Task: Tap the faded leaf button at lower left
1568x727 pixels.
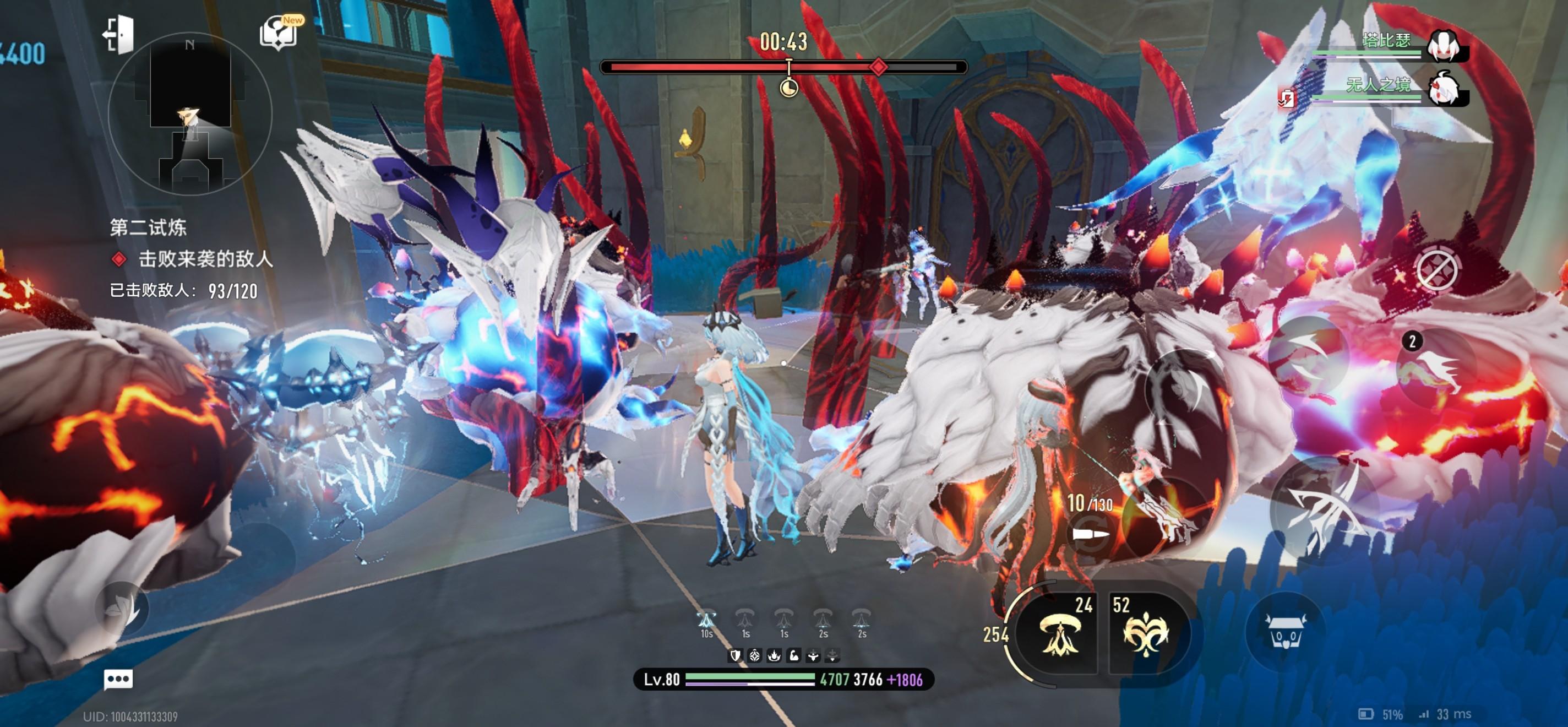Action: coord(122,609)
